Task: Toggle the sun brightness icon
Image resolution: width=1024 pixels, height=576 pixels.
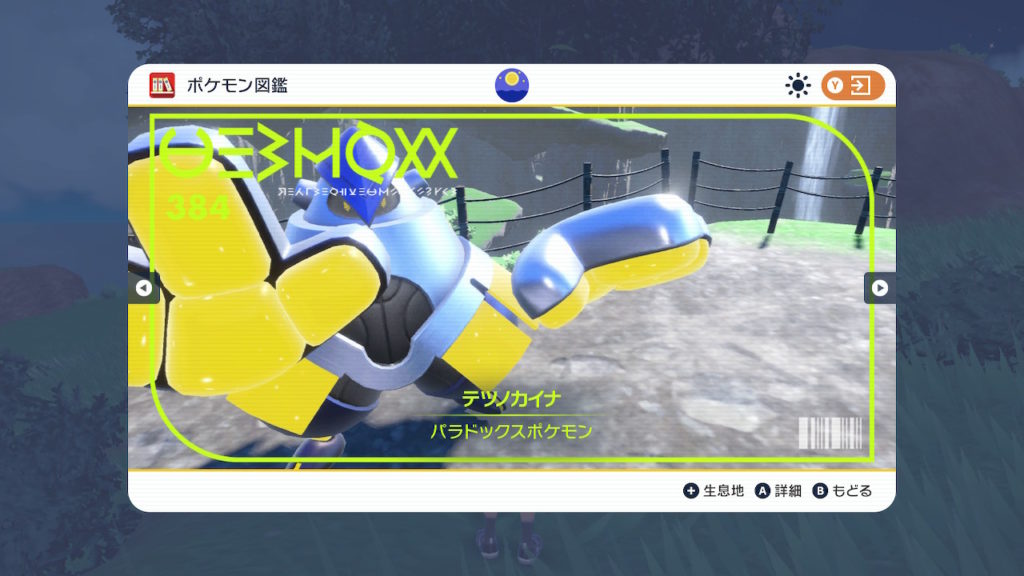Action: point(797,86)
